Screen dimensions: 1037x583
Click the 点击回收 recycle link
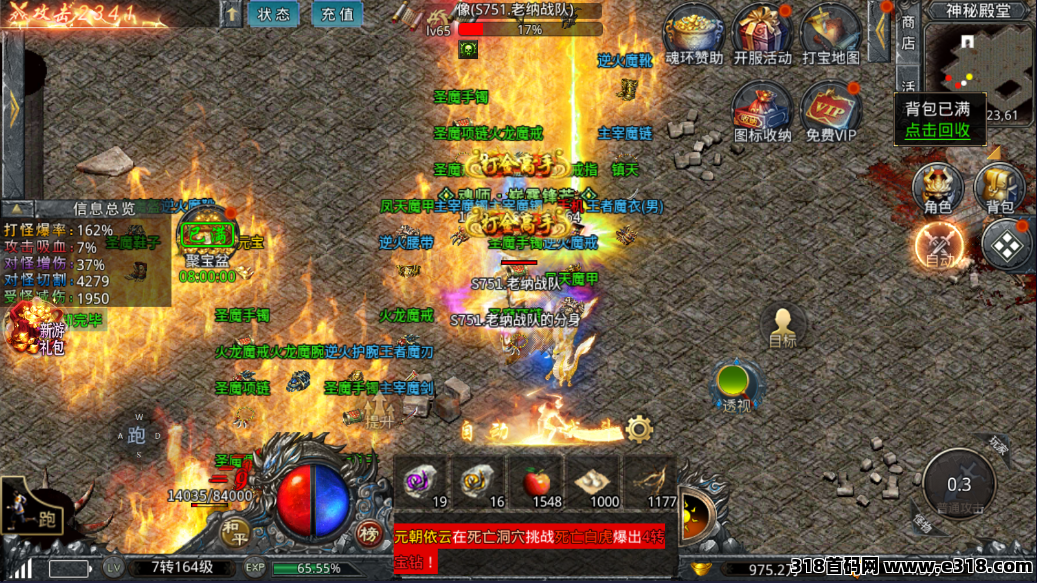click(938, 129)
